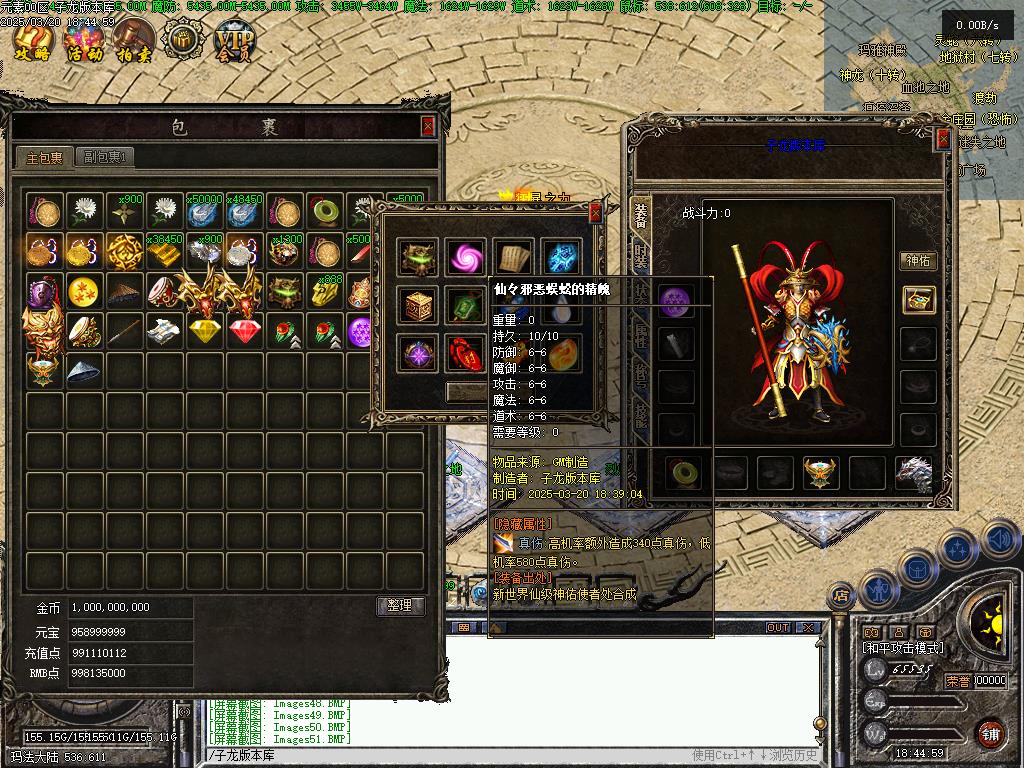Select the treasure chest equipment slot

[x=917, y=299]
